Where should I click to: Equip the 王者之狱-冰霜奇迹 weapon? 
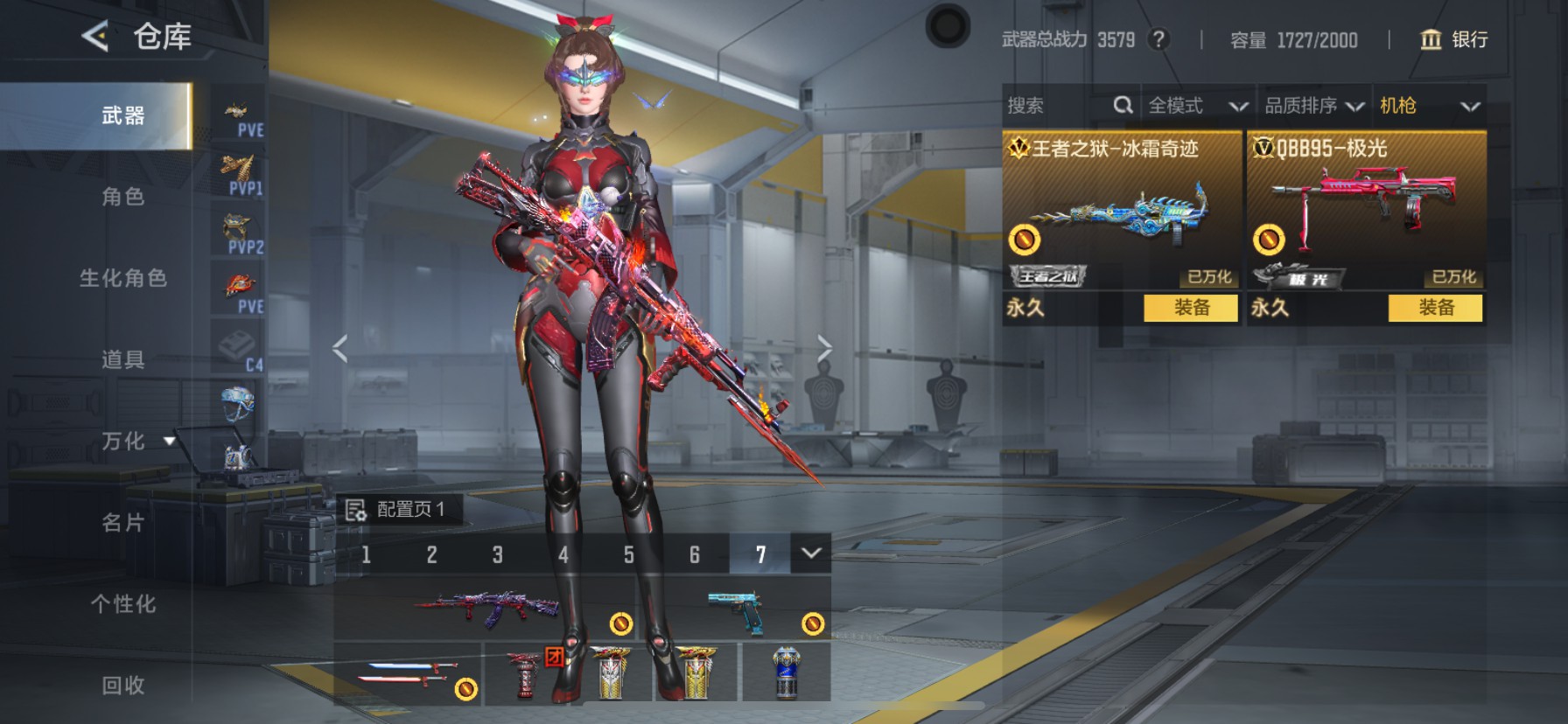(x=1191, y=308)
